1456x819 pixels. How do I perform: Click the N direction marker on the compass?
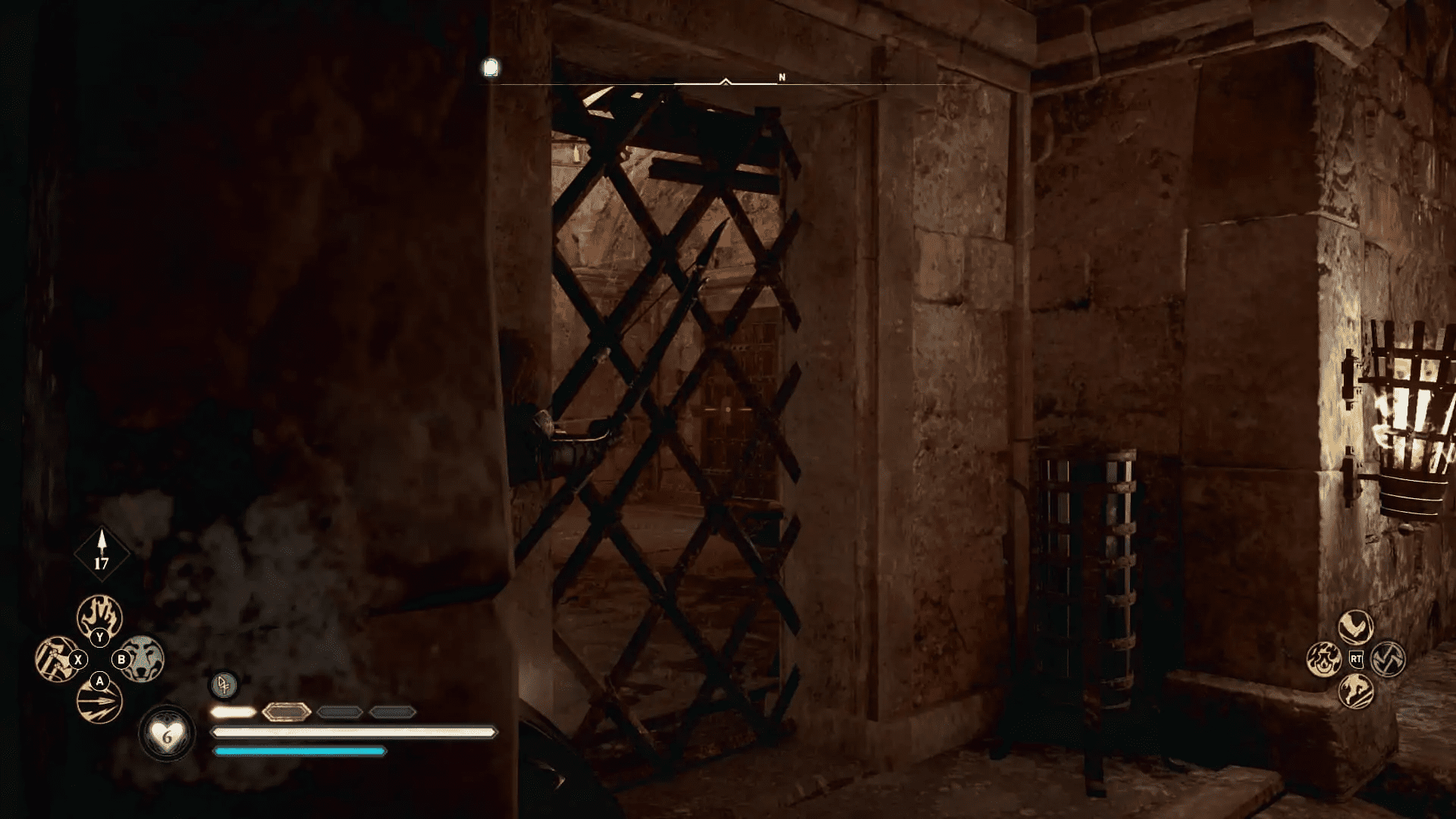[x=781, y=76]
